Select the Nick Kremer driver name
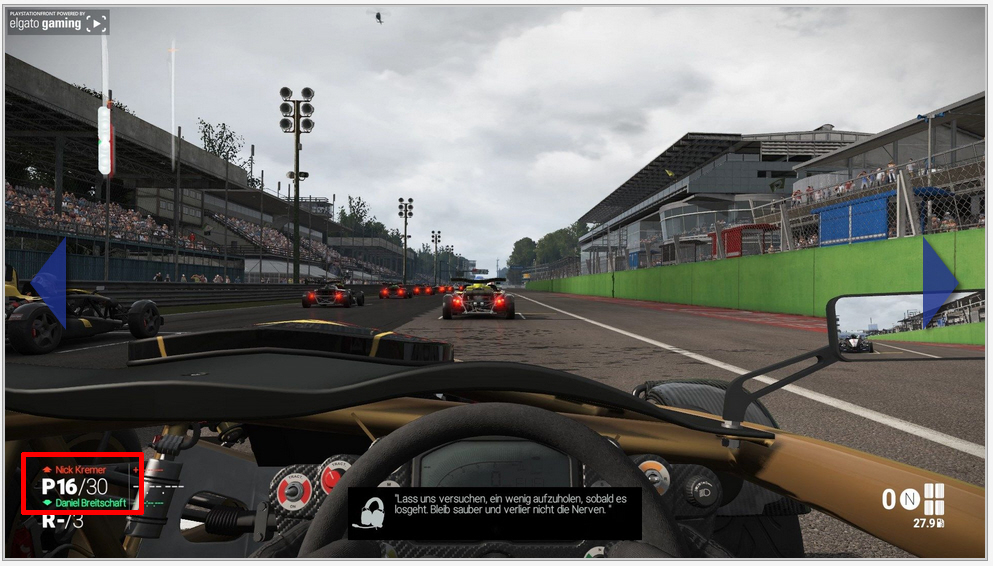 coord(80,469)
